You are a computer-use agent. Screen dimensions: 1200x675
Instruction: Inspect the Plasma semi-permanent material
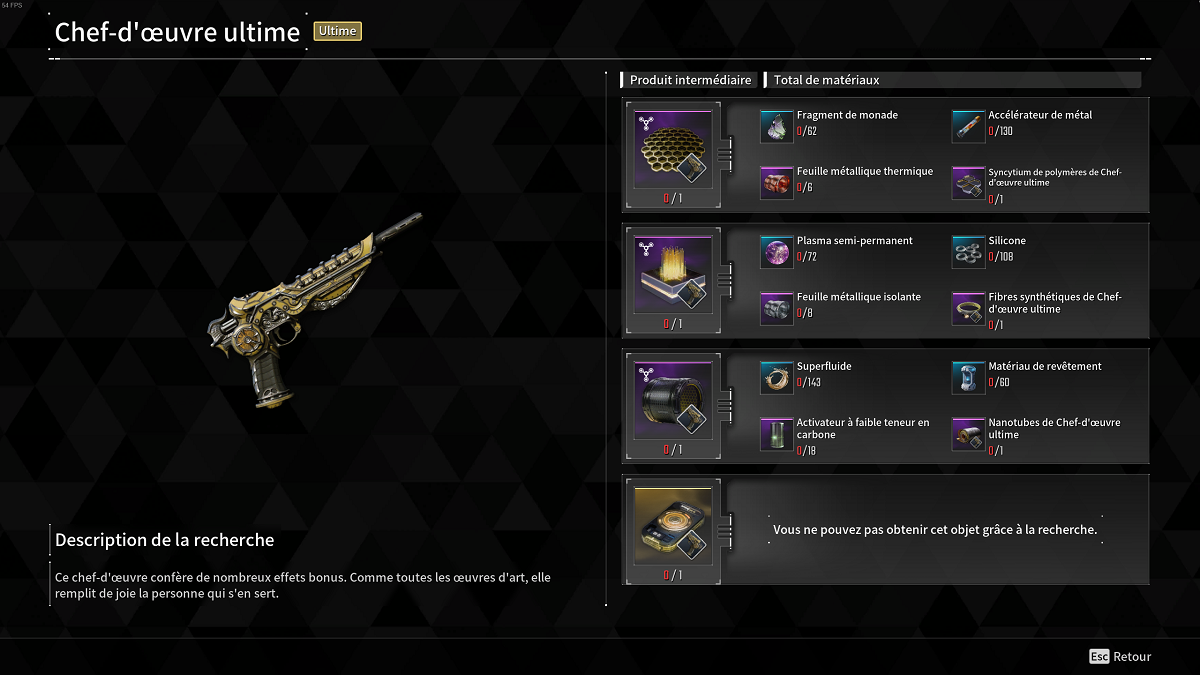[x=777, y=252]
